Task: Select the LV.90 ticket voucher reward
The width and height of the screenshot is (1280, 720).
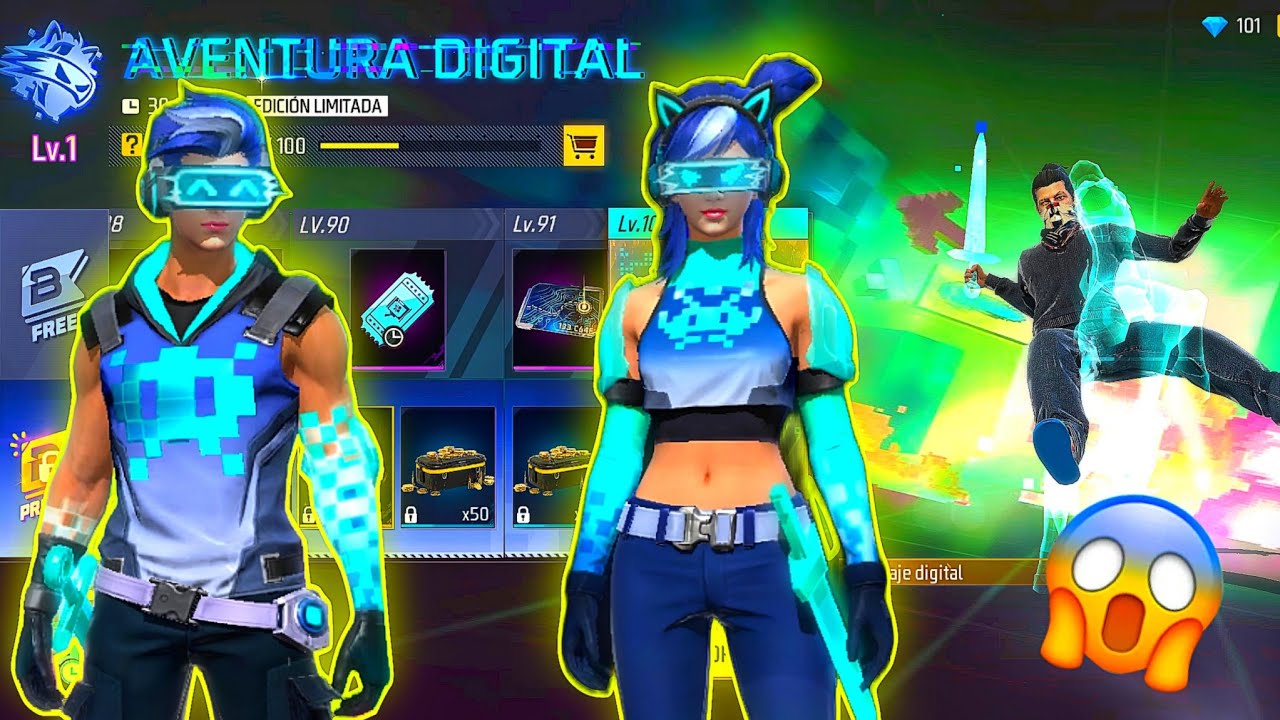Action: coord(397,308)
